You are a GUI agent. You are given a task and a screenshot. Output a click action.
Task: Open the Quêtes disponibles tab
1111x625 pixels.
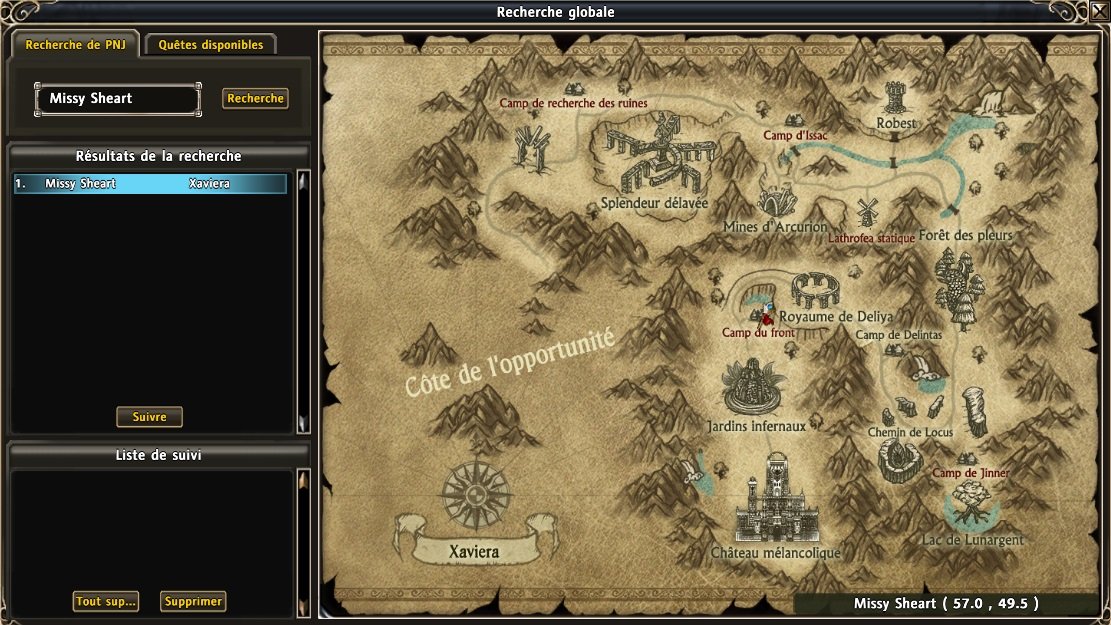211,45
